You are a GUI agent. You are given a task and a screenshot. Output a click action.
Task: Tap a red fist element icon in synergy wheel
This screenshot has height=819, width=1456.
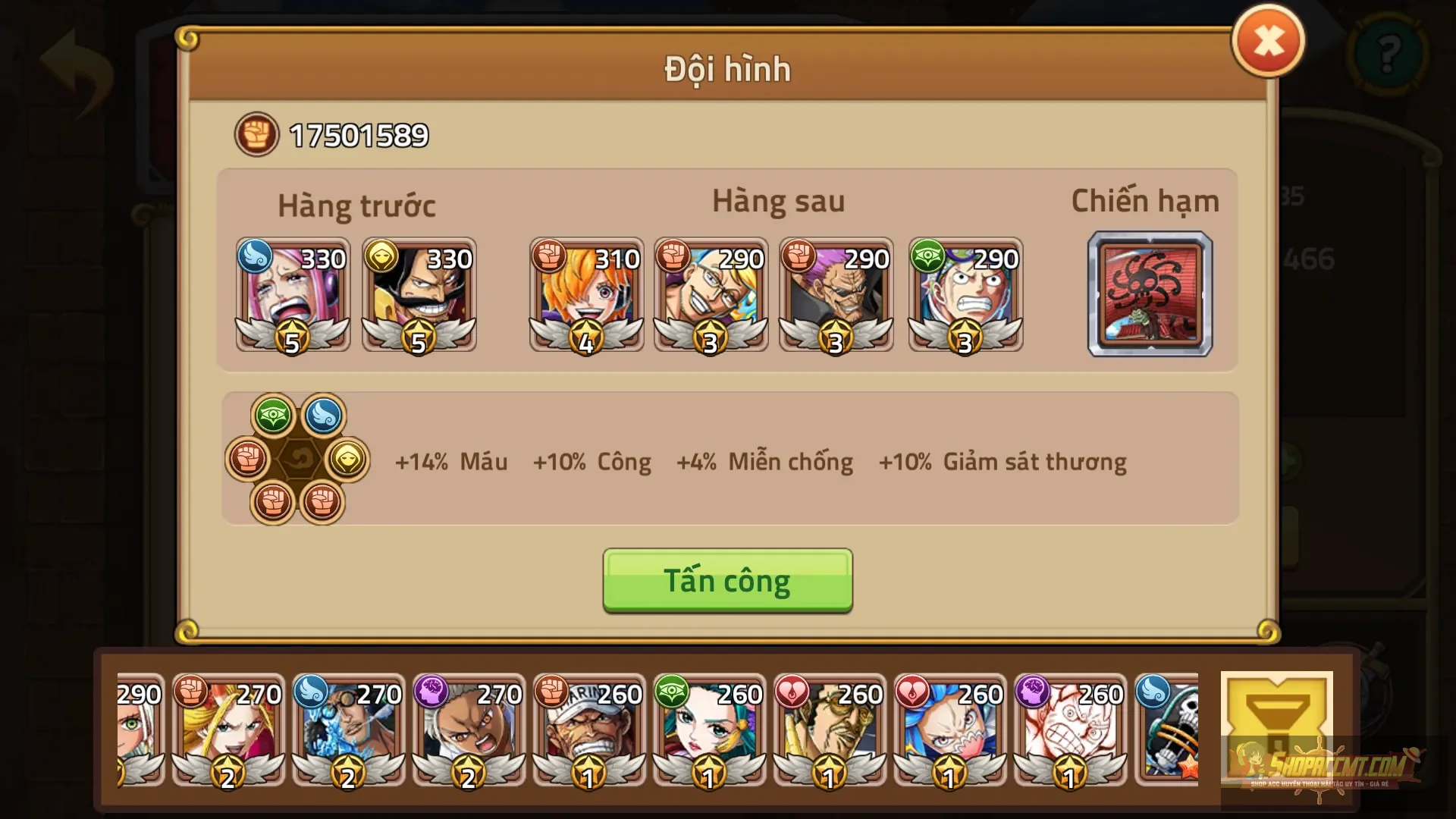248,458
